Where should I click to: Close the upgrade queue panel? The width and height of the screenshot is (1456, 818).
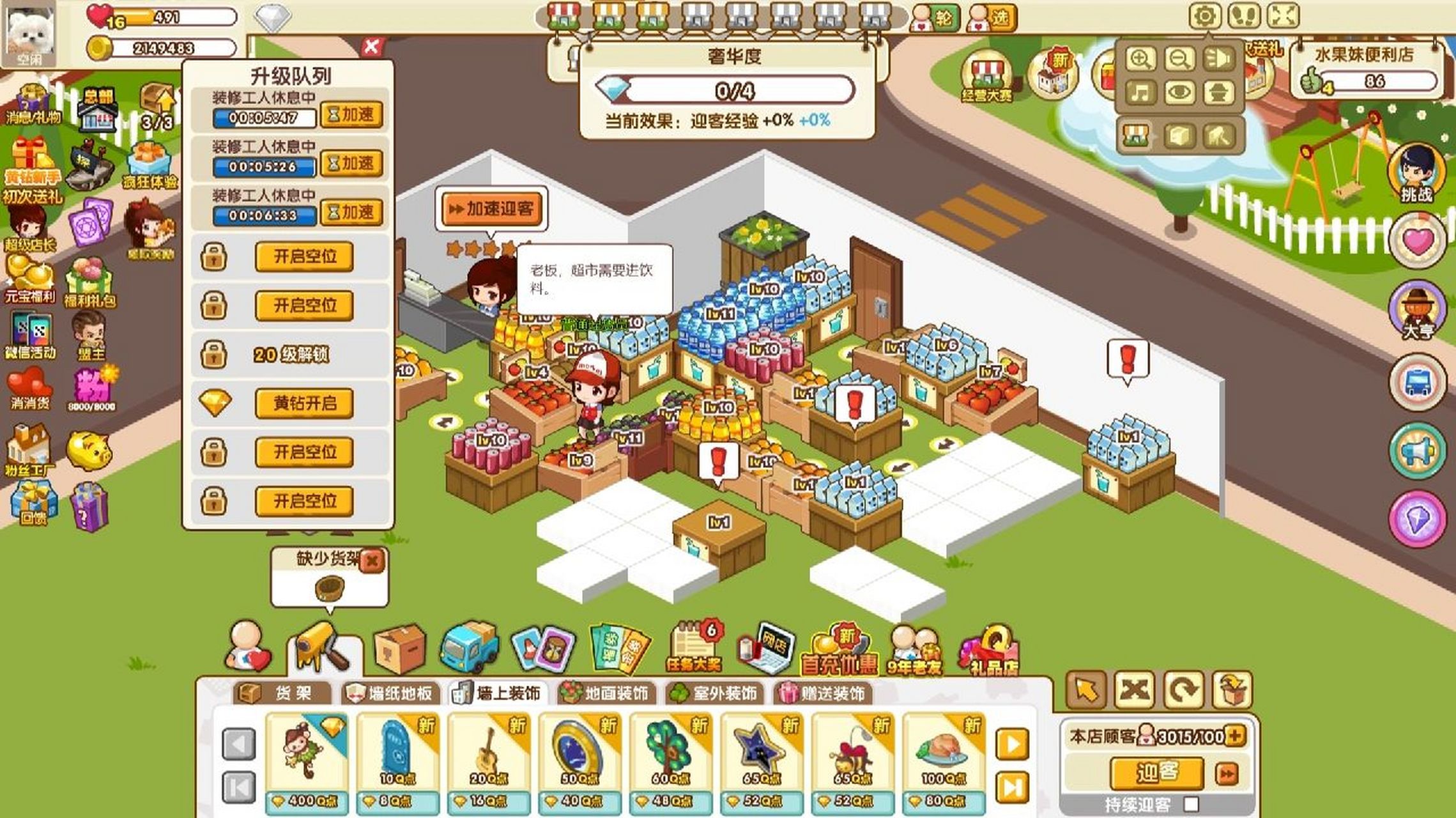coord(371,47)
